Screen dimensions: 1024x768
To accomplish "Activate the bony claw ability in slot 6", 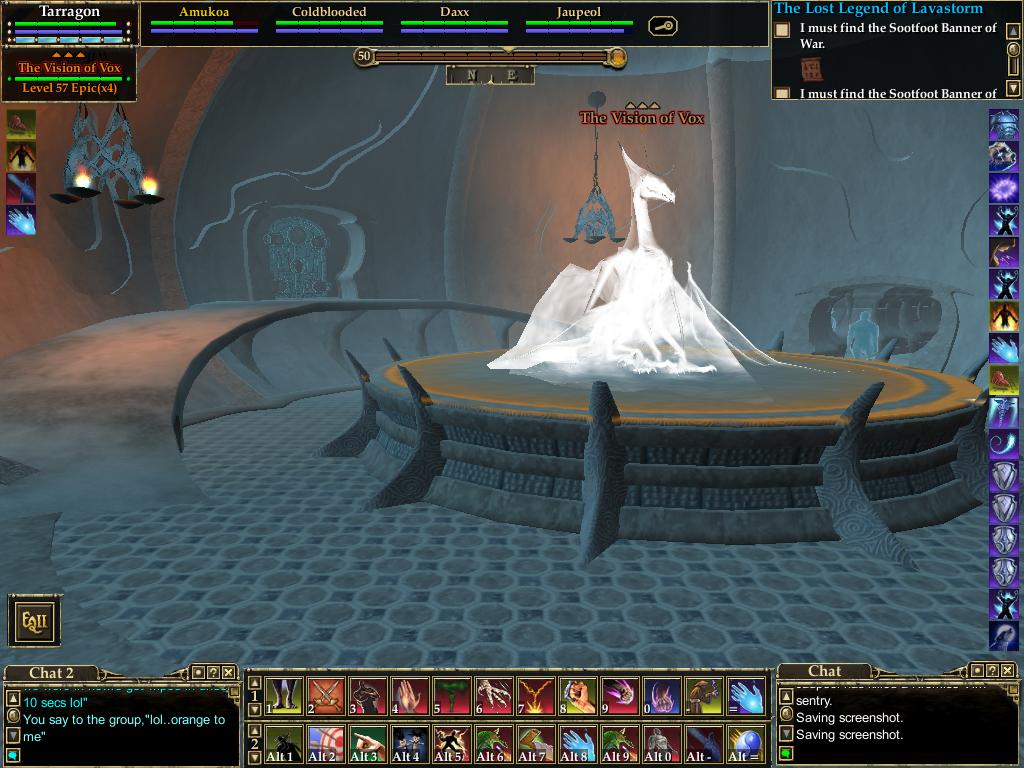I will click(x=494, y=696).
